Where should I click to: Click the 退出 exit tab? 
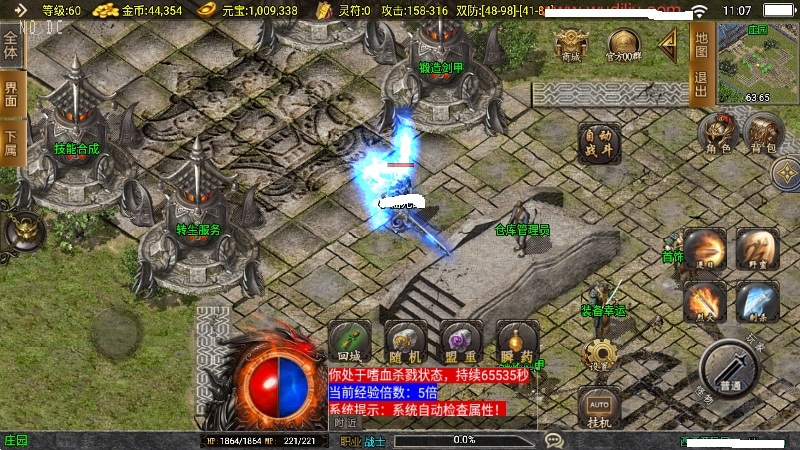(x=700, y=85)
